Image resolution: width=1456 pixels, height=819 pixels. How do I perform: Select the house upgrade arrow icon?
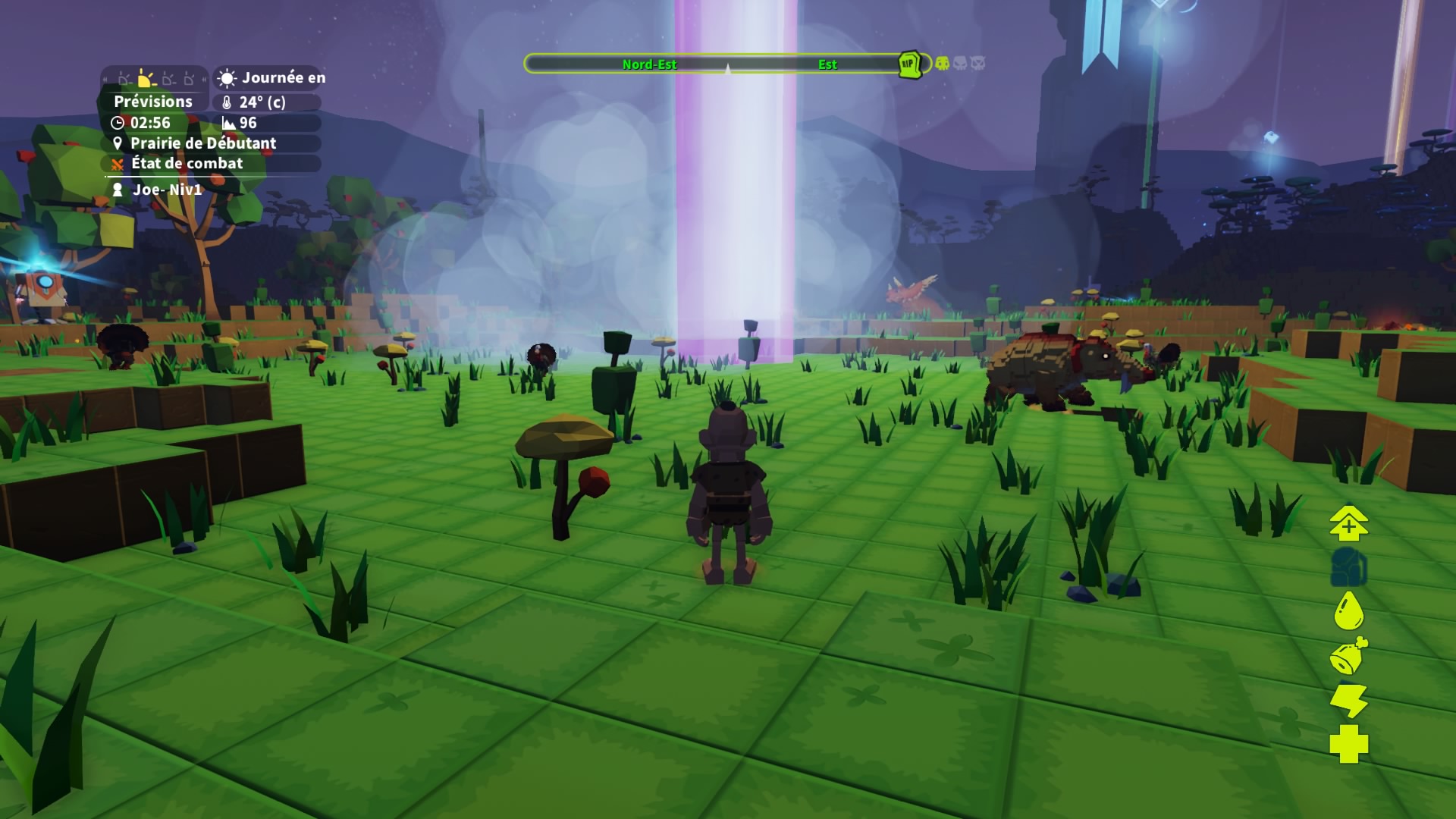tap(1348, 523)
